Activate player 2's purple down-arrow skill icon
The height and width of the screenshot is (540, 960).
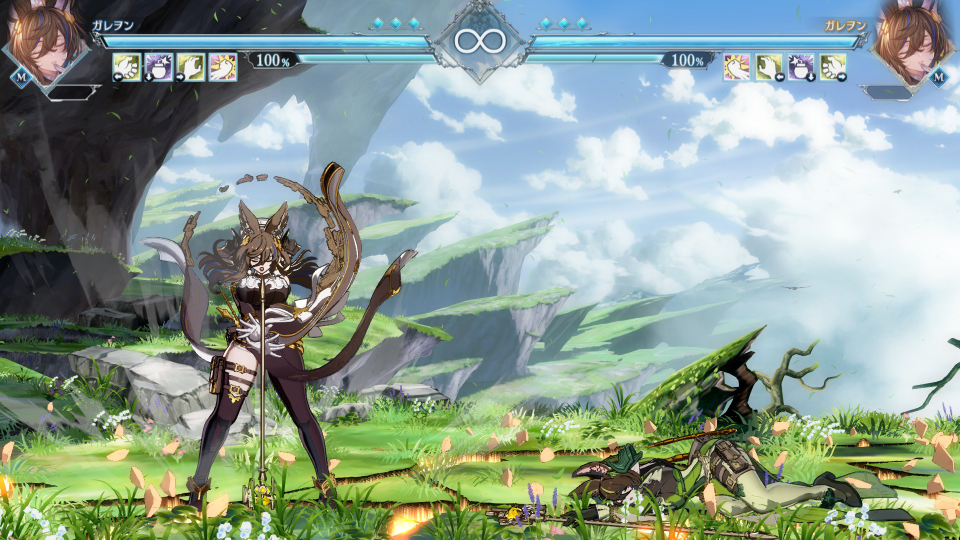[x=801, y=66]
